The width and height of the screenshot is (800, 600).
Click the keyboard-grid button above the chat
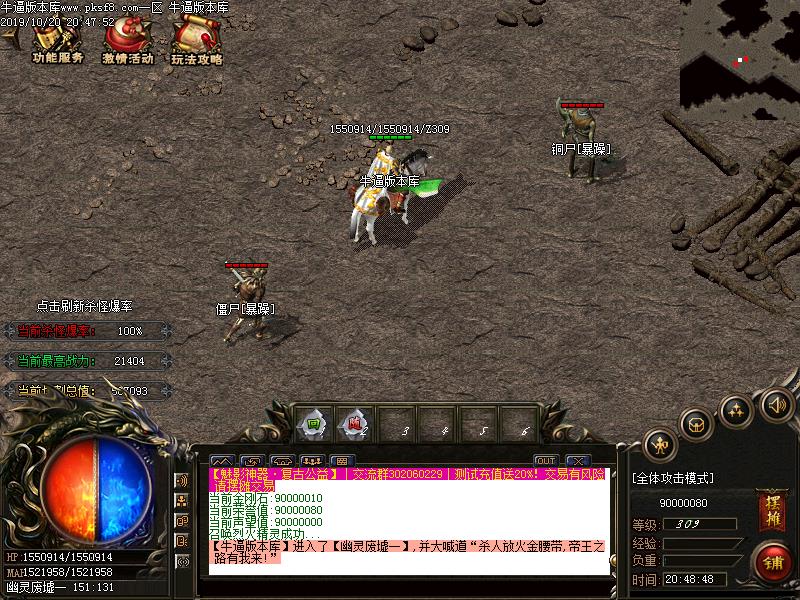tap(341, 461)
